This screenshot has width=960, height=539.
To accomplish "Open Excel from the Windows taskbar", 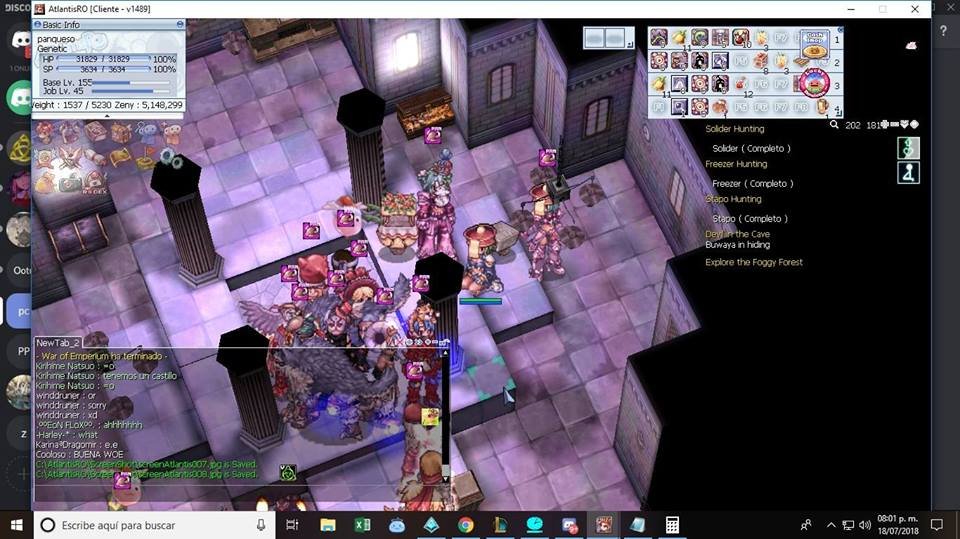I will pos(362,524).
